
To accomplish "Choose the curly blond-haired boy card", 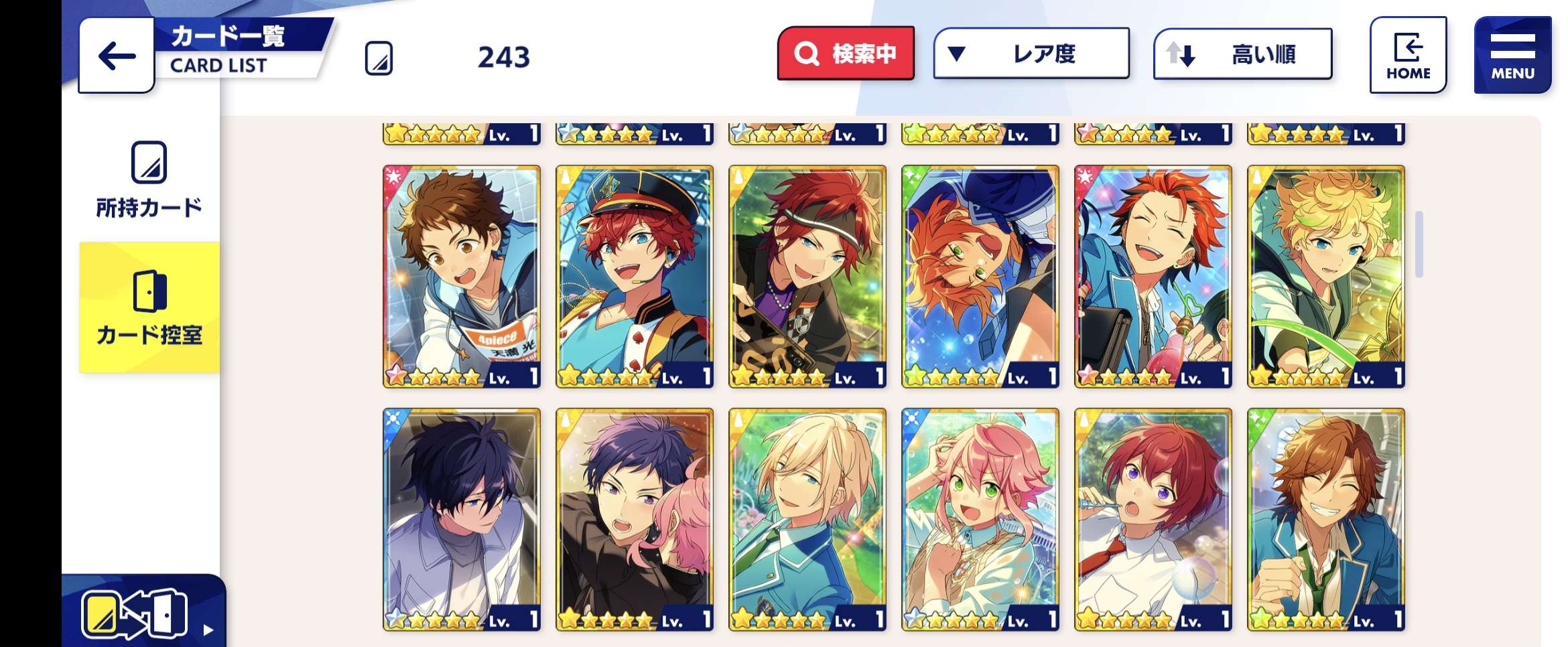I will [1326, 277].
